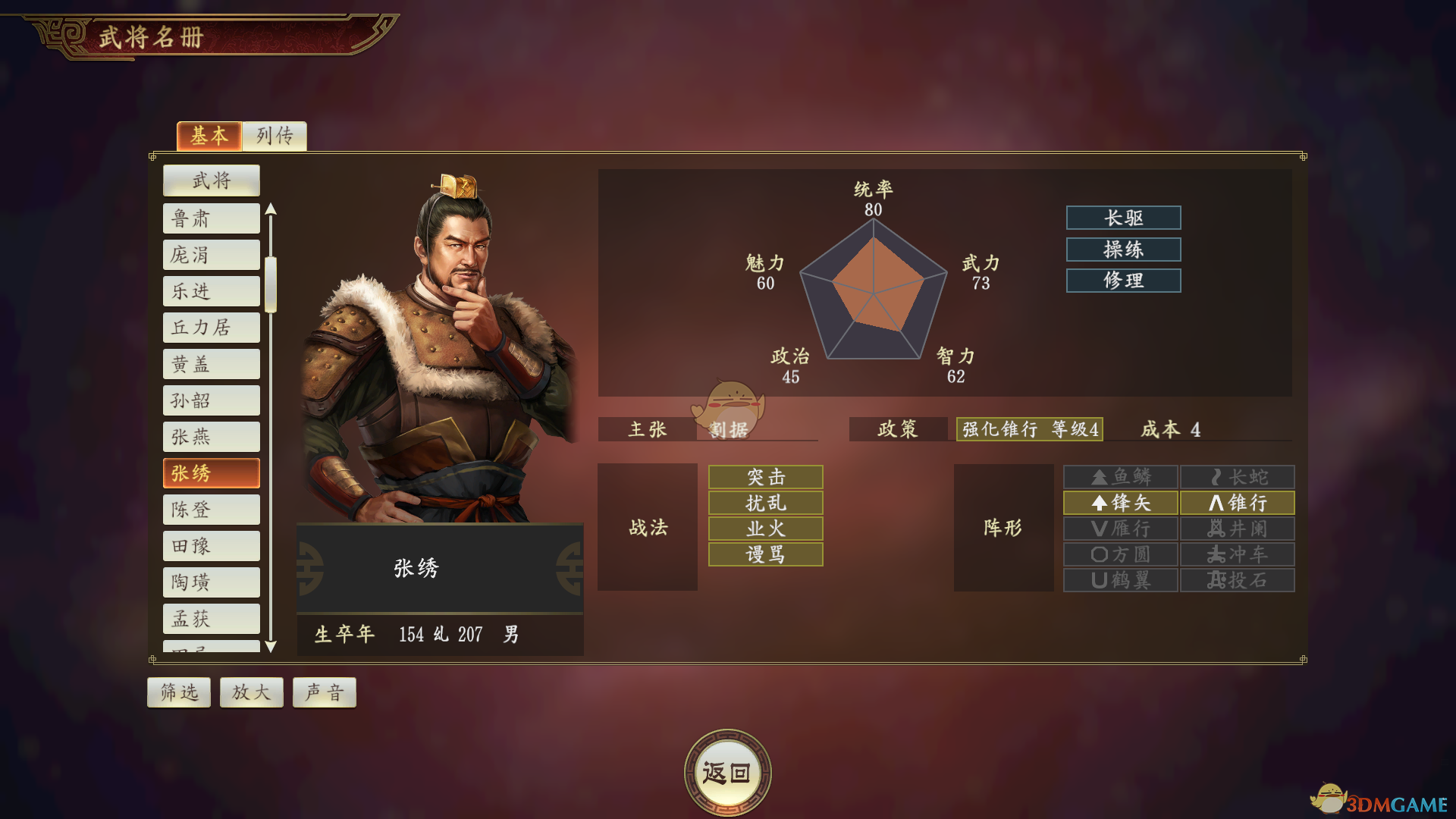Toggle the 扰乱 tactic

(x=764, y=503)
